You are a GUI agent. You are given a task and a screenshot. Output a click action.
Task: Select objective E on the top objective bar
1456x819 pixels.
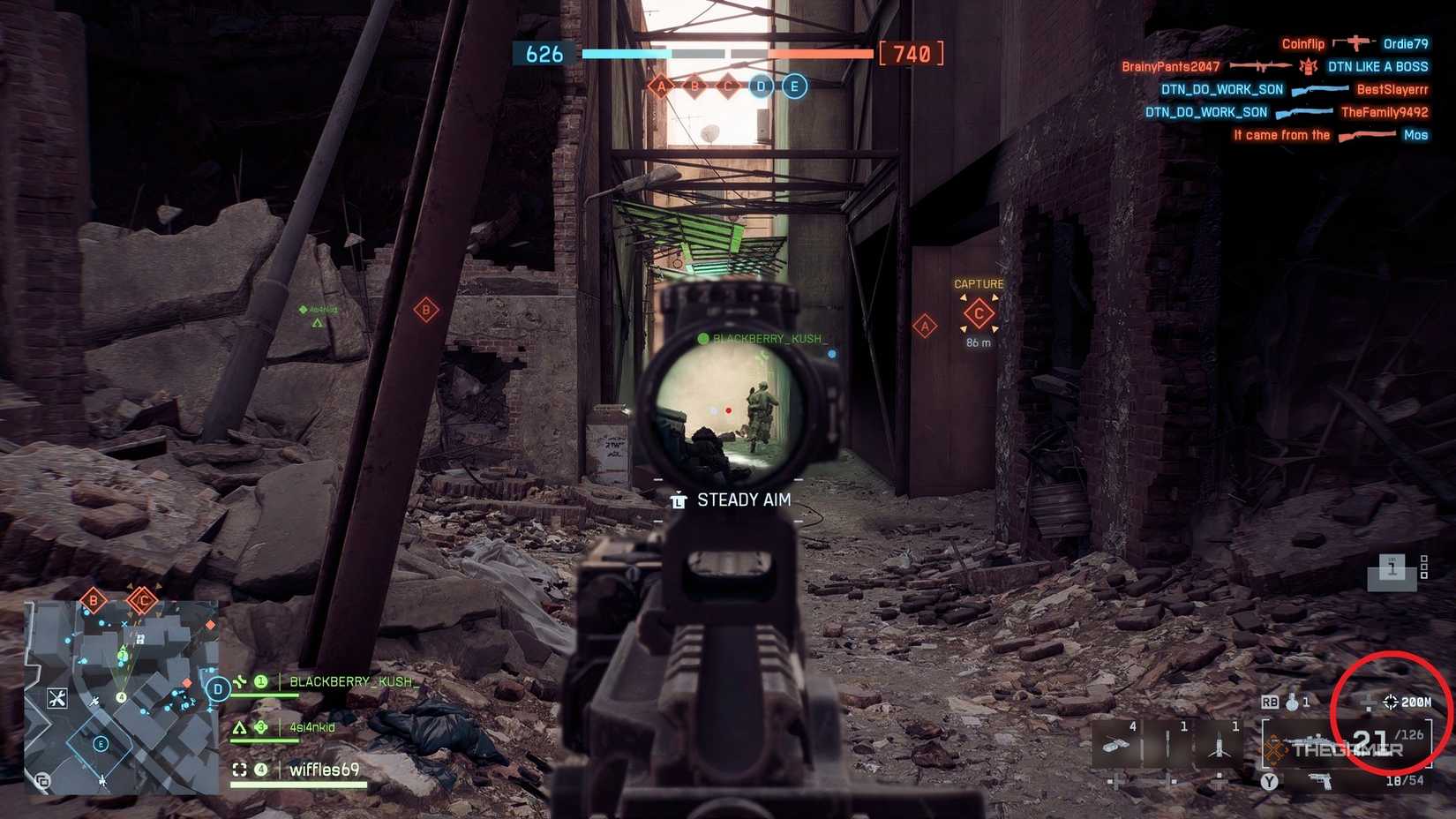[x=793, y=86]
